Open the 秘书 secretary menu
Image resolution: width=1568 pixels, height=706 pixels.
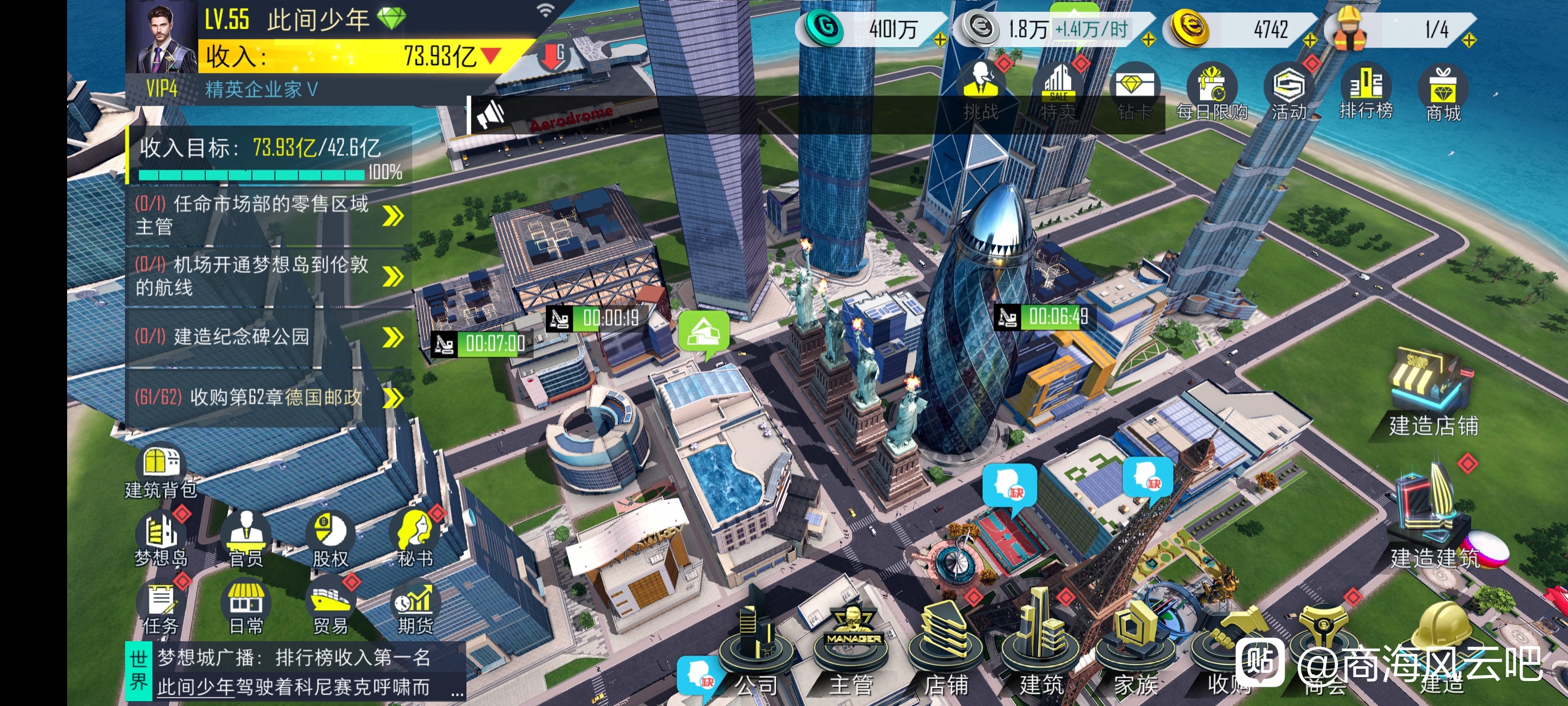[x=415, y=540]
